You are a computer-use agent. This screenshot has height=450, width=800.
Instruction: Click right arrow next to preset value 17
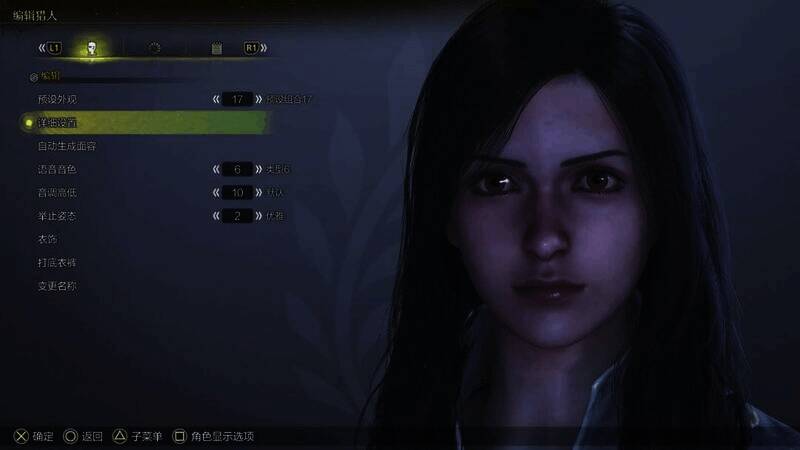pyautogui.click(x=259, y=99)
